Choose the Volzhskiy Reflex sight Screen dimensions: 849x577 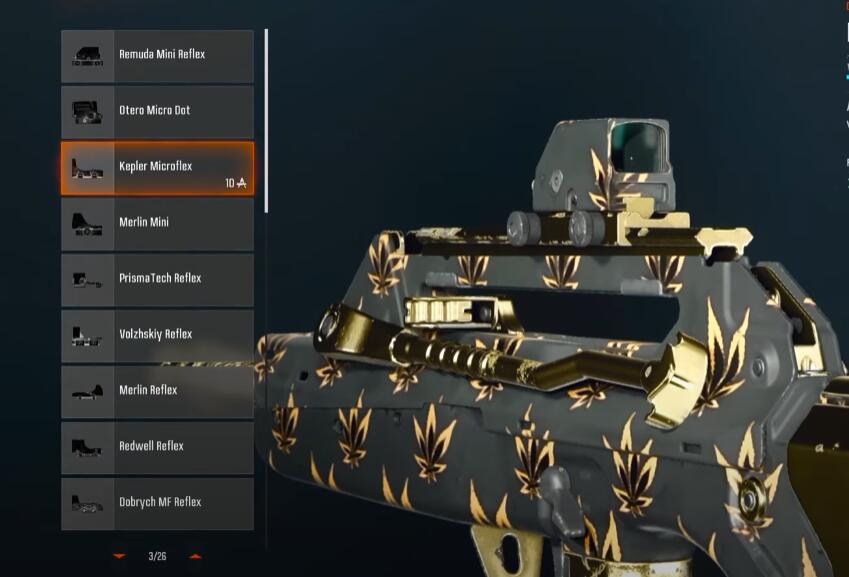click(x=157, y=335)
